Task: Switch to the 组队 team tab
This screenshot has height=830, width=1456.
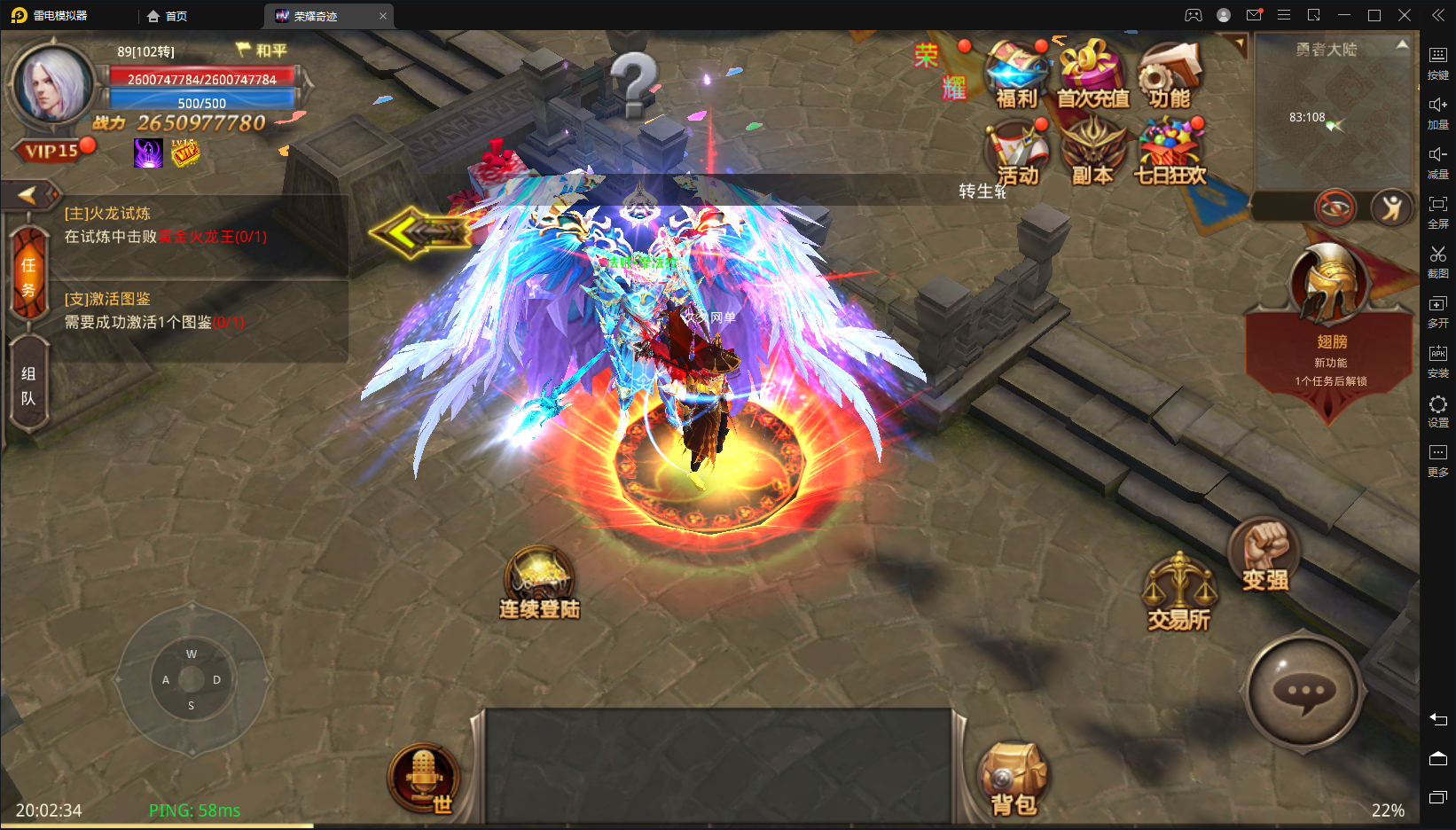Action: [x=28, y=386]
